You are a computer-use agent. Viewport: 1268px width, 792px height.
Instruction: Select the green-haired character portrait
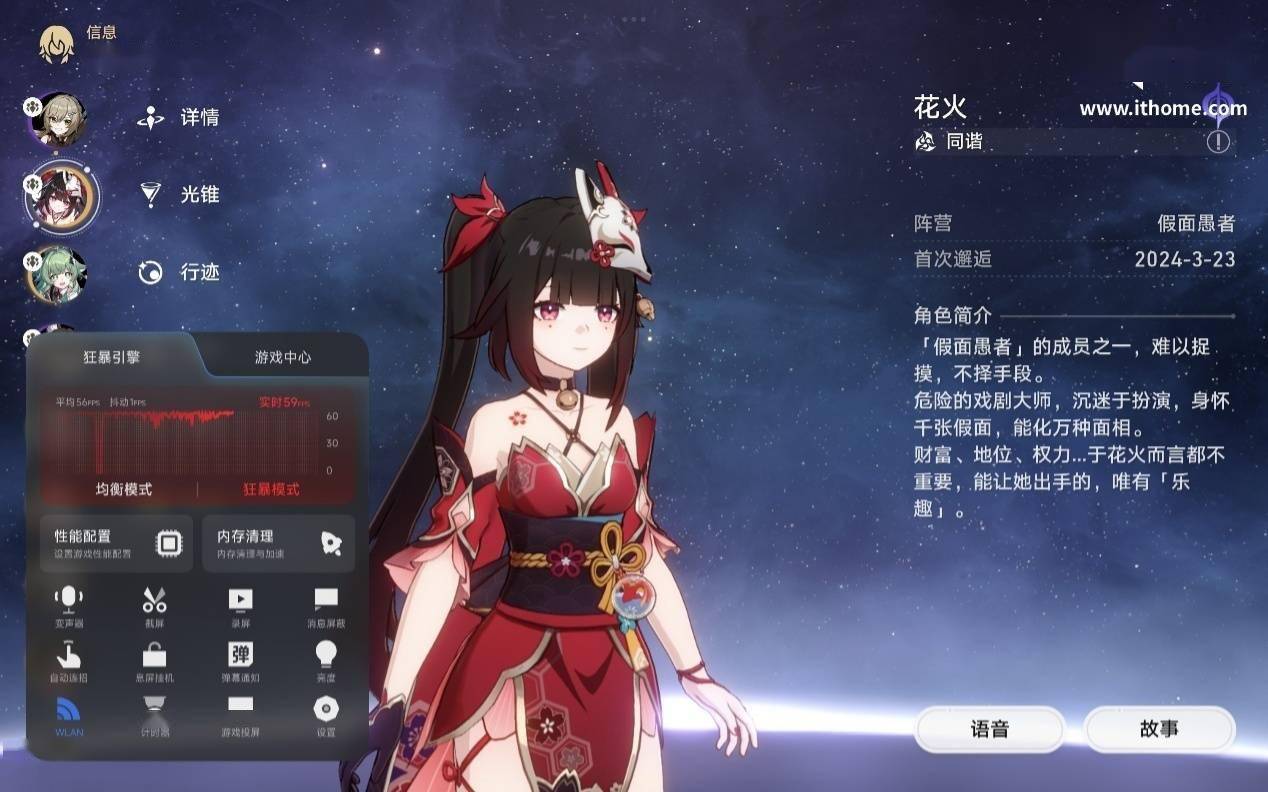(x=58, y=275)
